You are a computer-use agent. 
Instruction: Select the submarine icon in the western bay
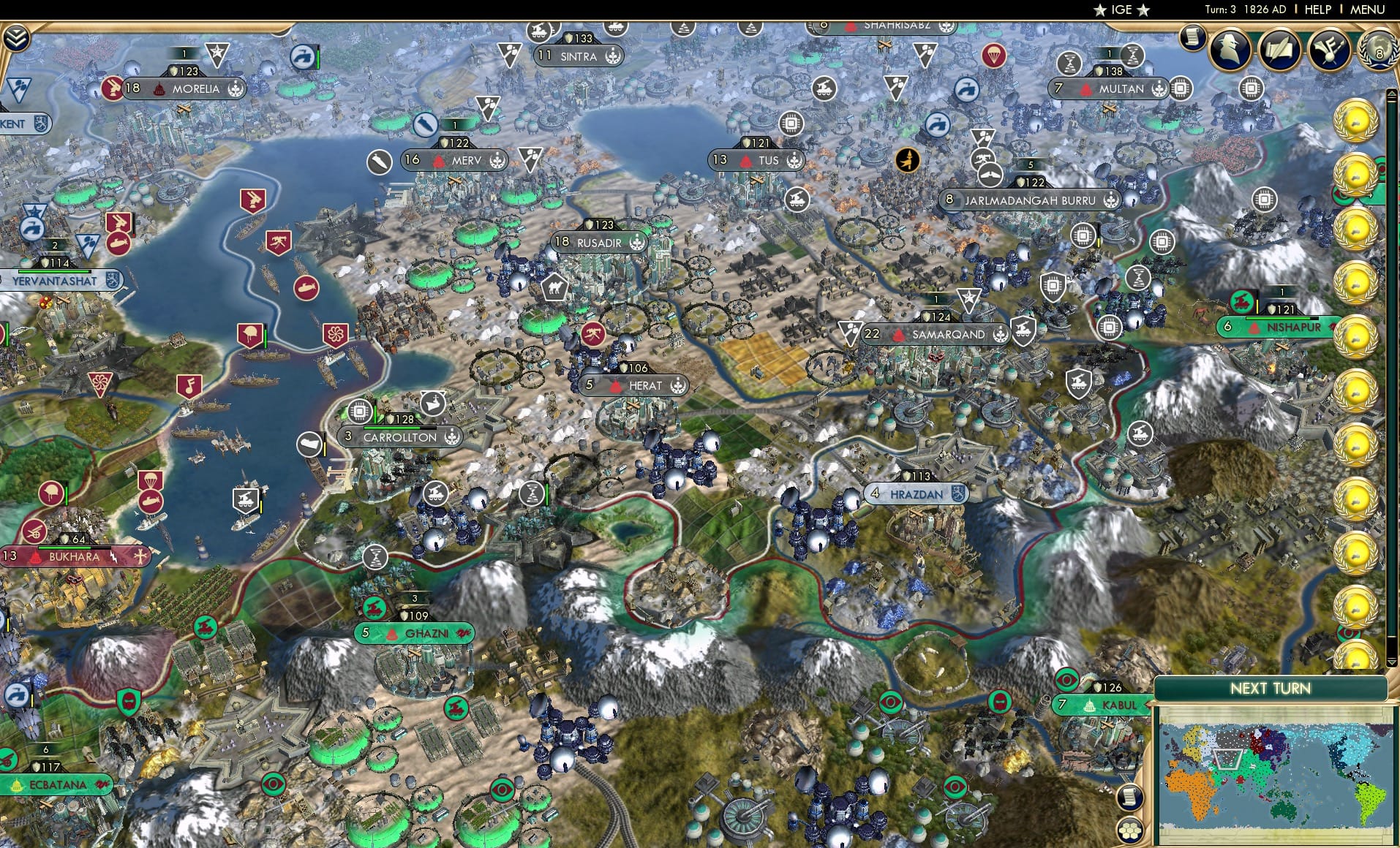(305, 289)
